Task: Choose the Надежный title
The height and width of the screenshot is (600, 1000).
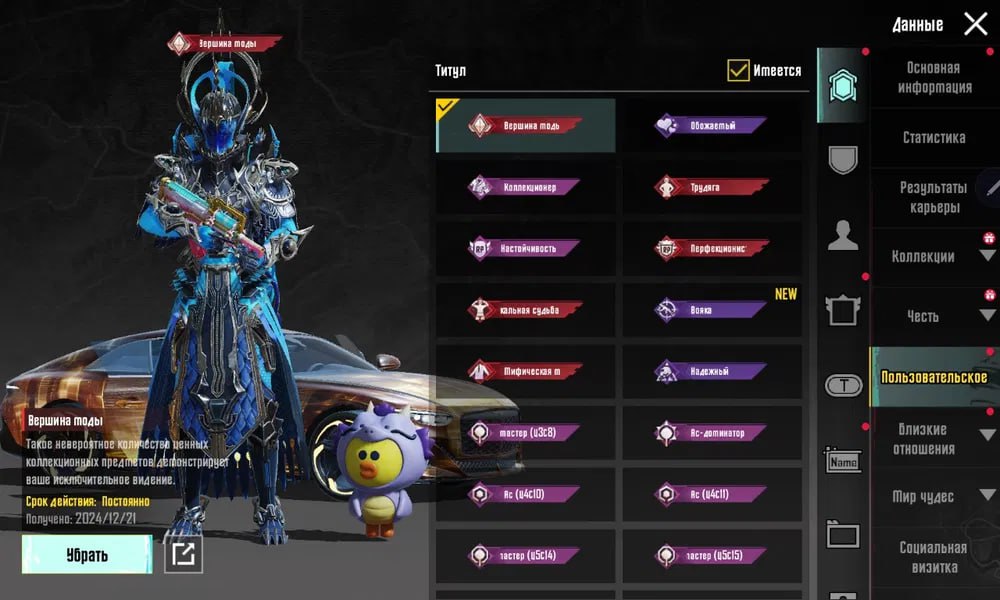Action: [712, 372]
